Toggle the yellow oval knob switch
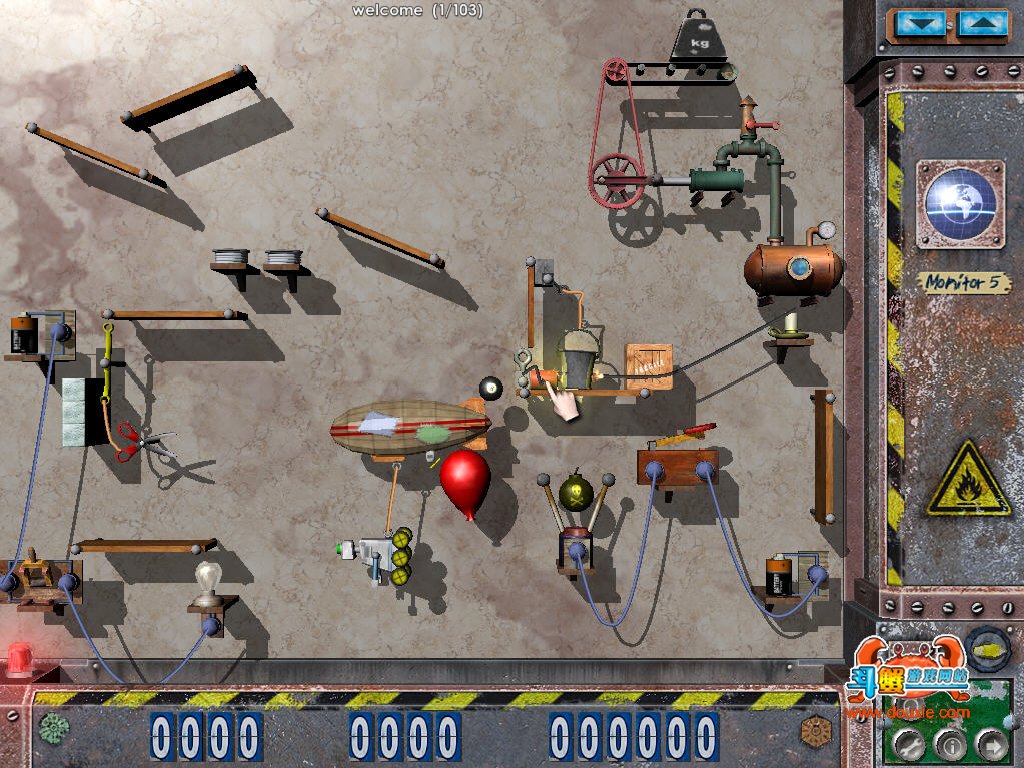1024x768 pixels. (986, 647)
